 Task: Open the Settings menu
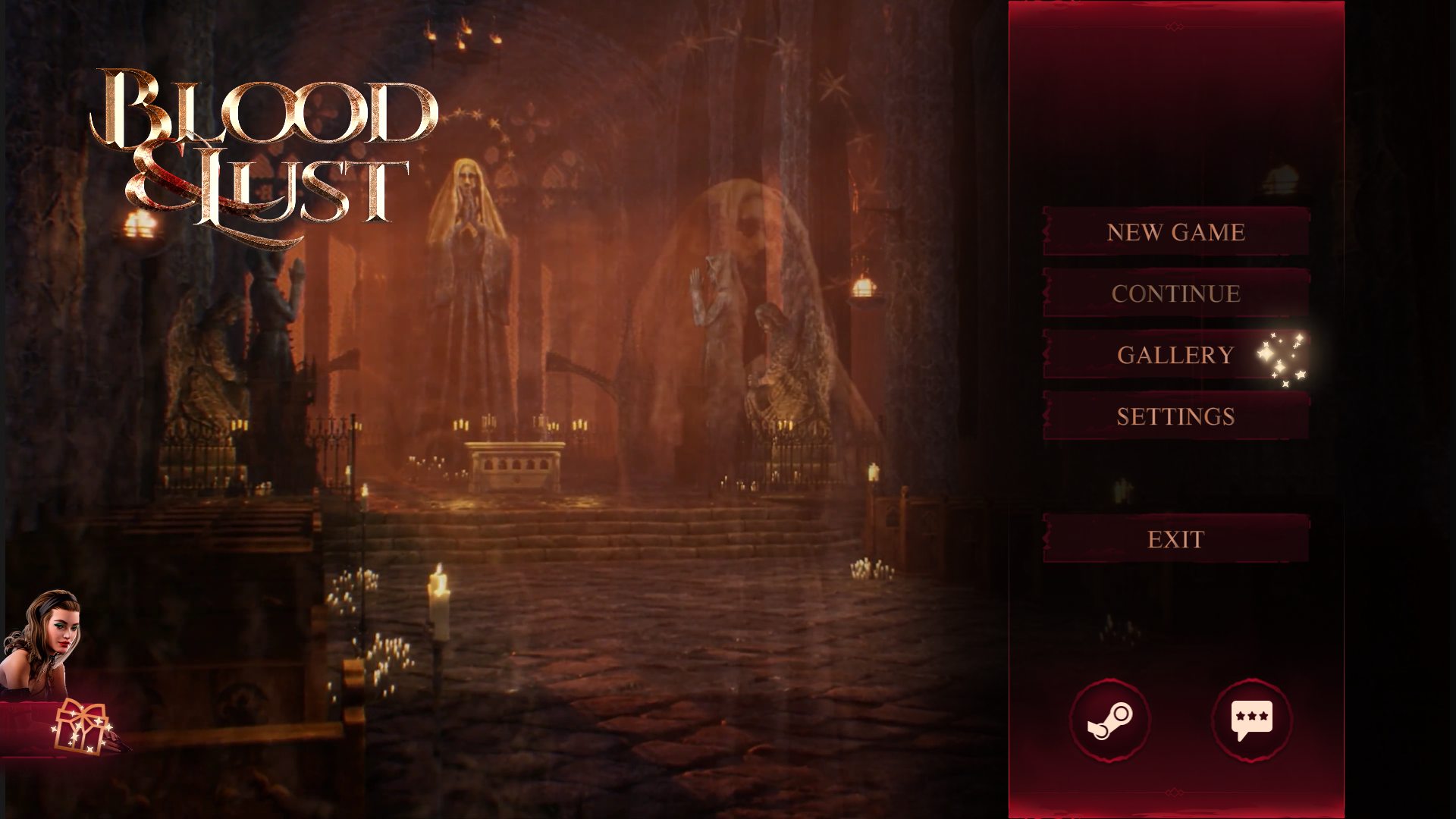click(x=1175, y=416)
